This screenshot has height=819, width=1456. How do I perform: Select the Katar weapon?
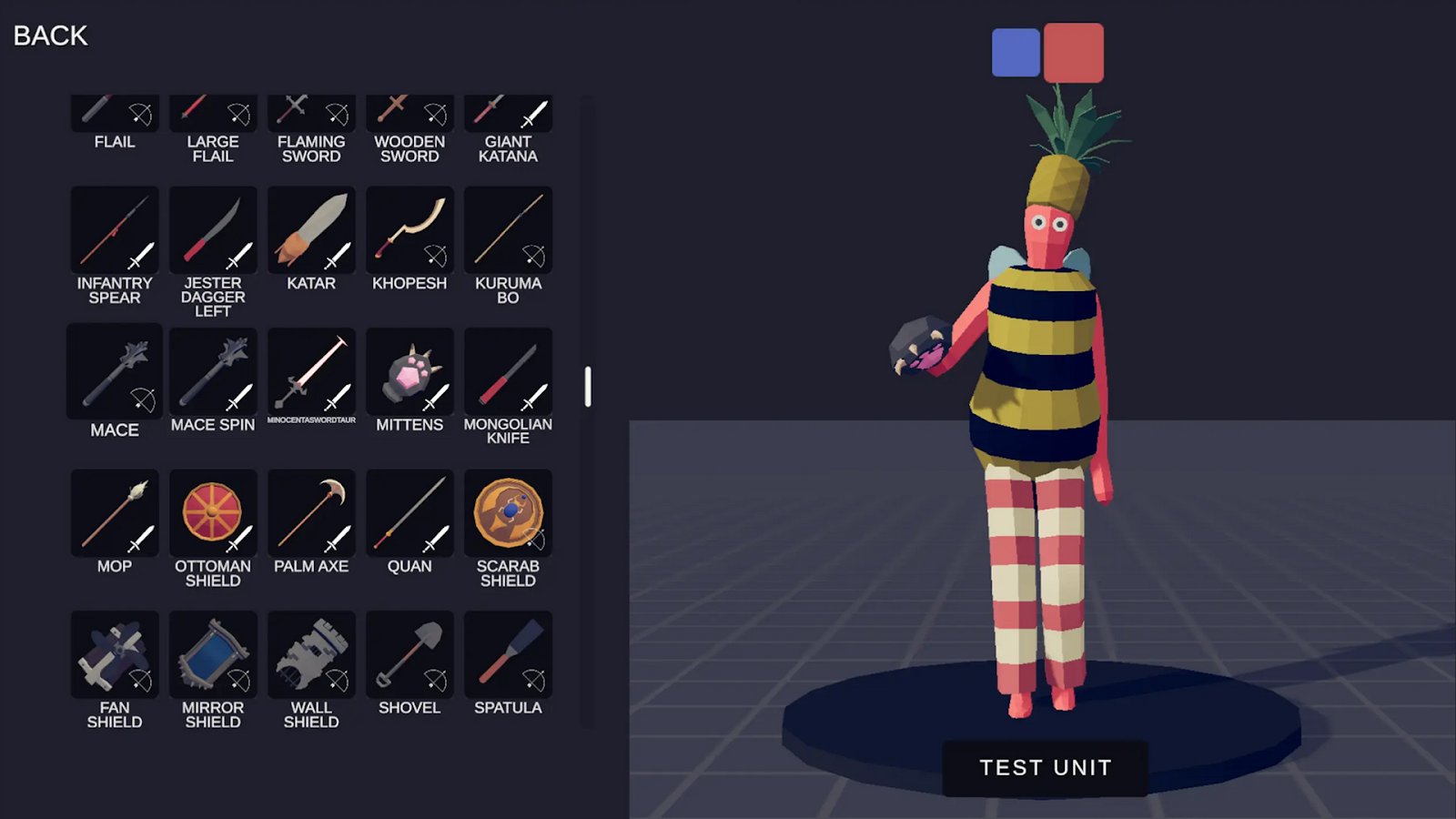310,229
